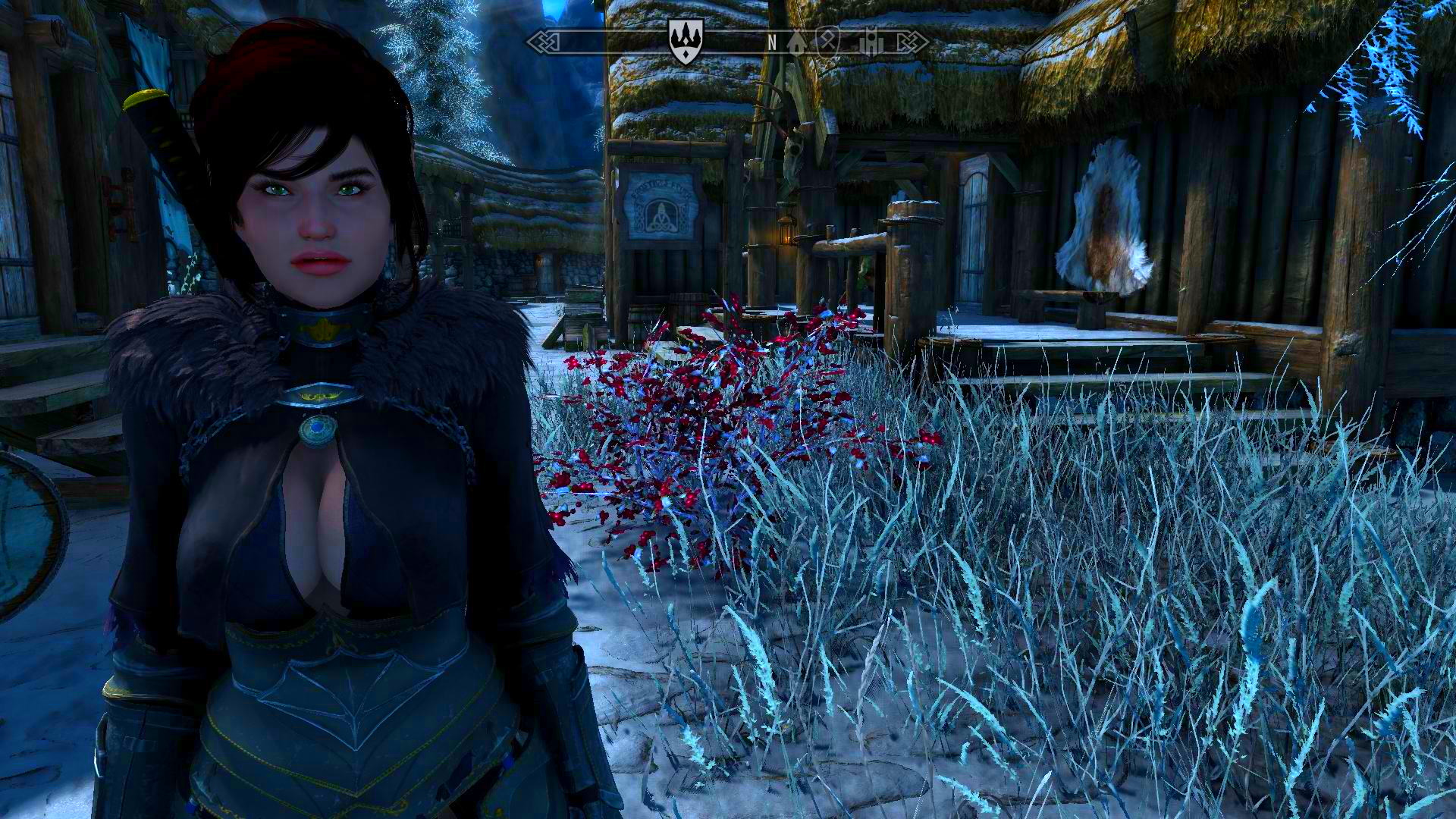Click the house location icon on the compass bar

pos(796,44)
